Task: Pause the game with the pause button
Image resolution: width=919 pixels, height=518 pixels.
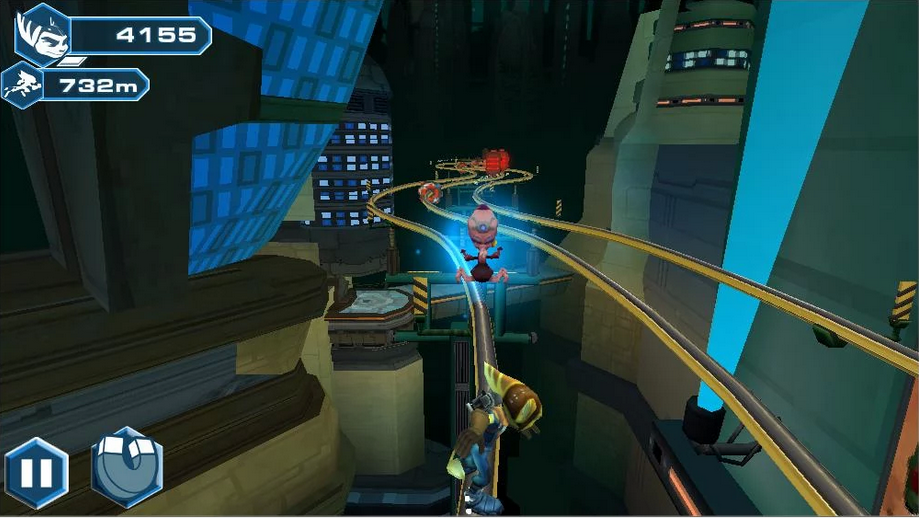Action: (x=36, y=472)
